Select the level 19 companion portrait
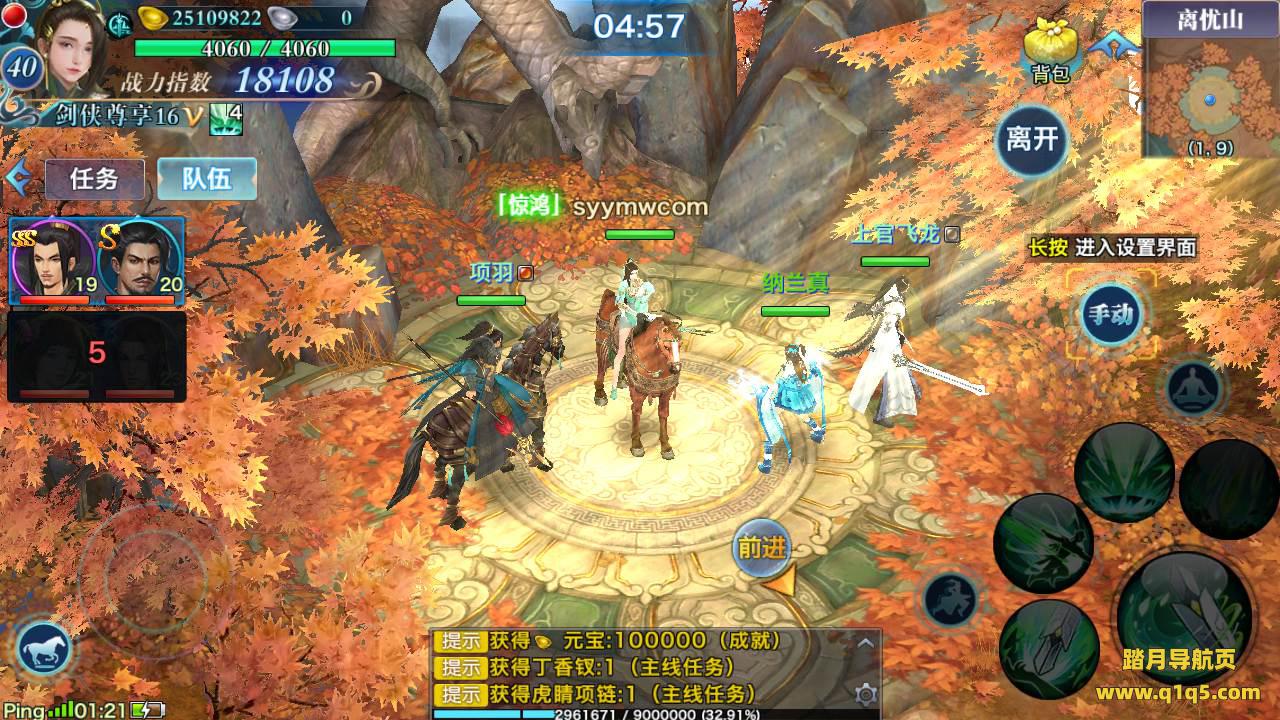Screen dimensions: 1280x720 click(54, 260)
